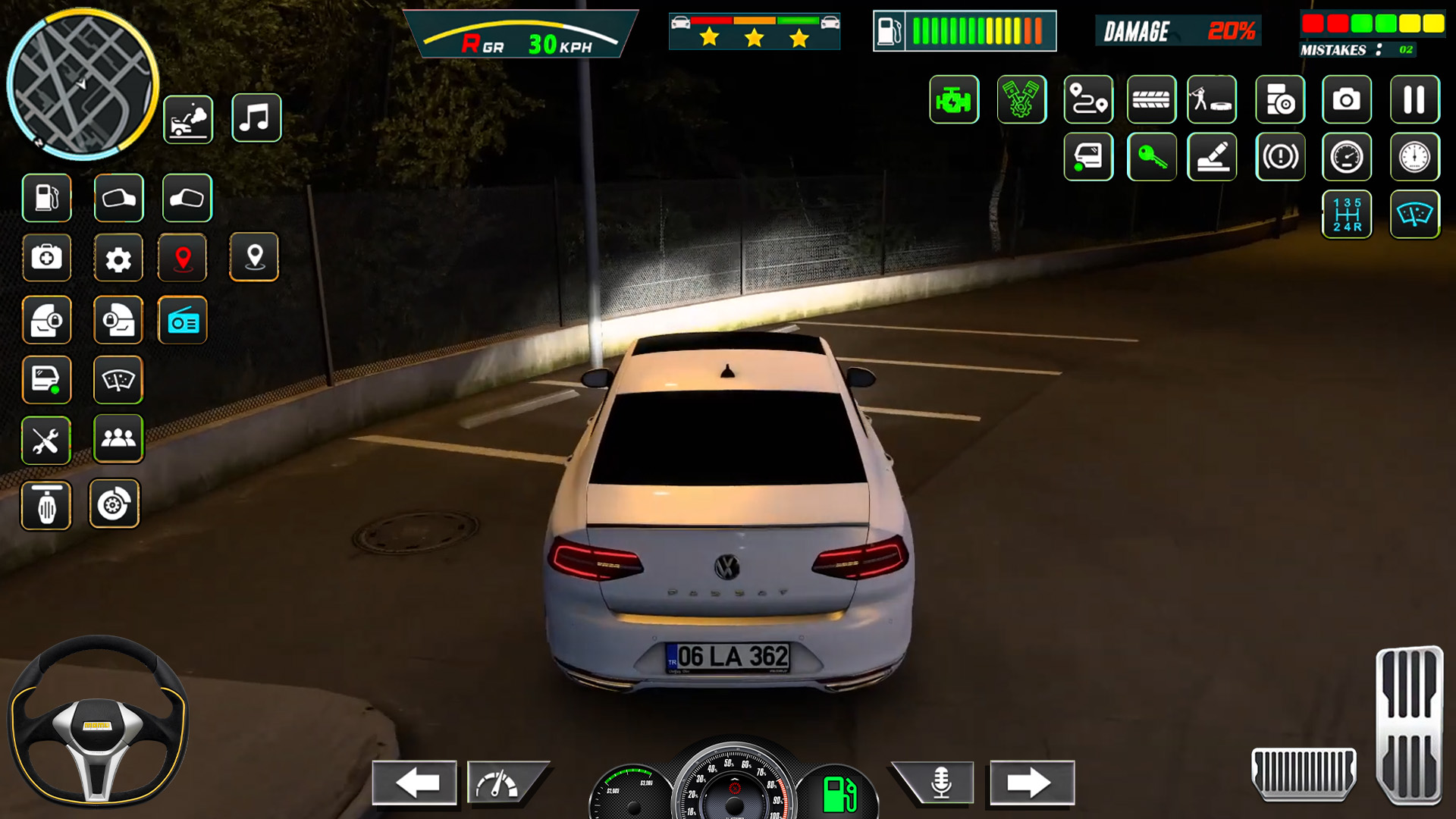Select the tire inspection icon
Image resolution: width=1456 pixels, height=819 pixels.
click(x=1152, y=99)
